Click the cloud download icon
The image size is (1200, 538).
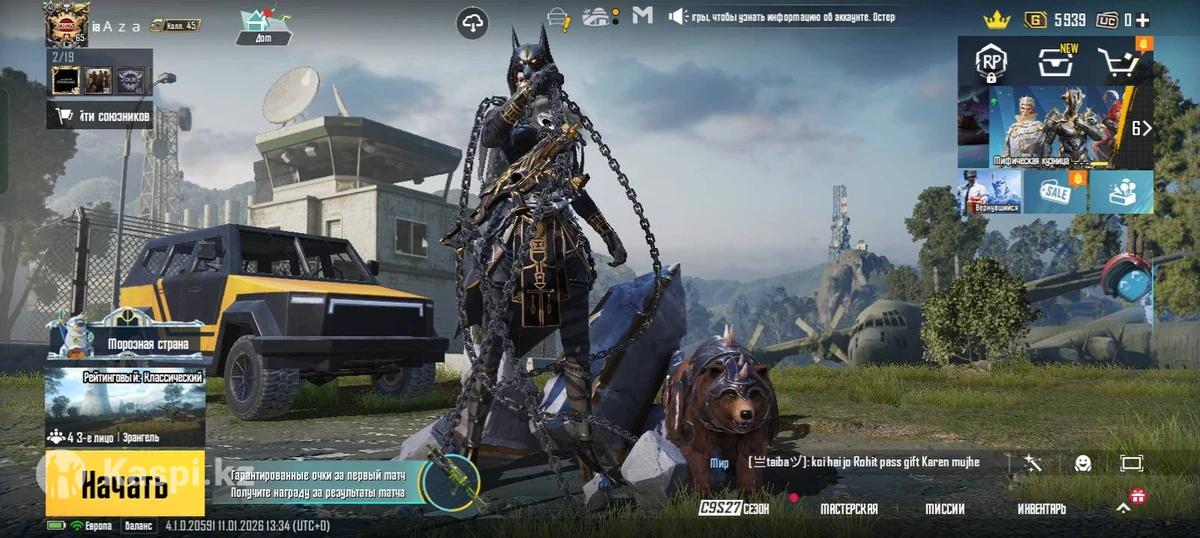coord(472,22)
